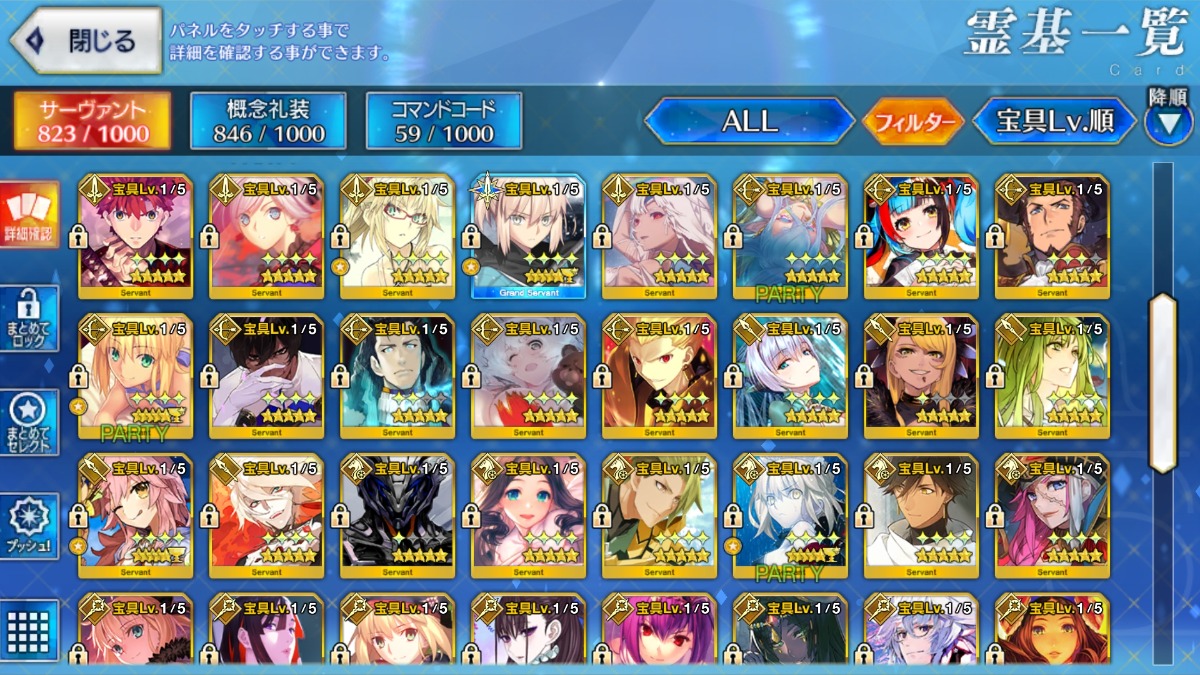Choose the まとめてロック bulk lock button
The width and height of the screenshot is (1200, 675).
click(x=29, y=319)
